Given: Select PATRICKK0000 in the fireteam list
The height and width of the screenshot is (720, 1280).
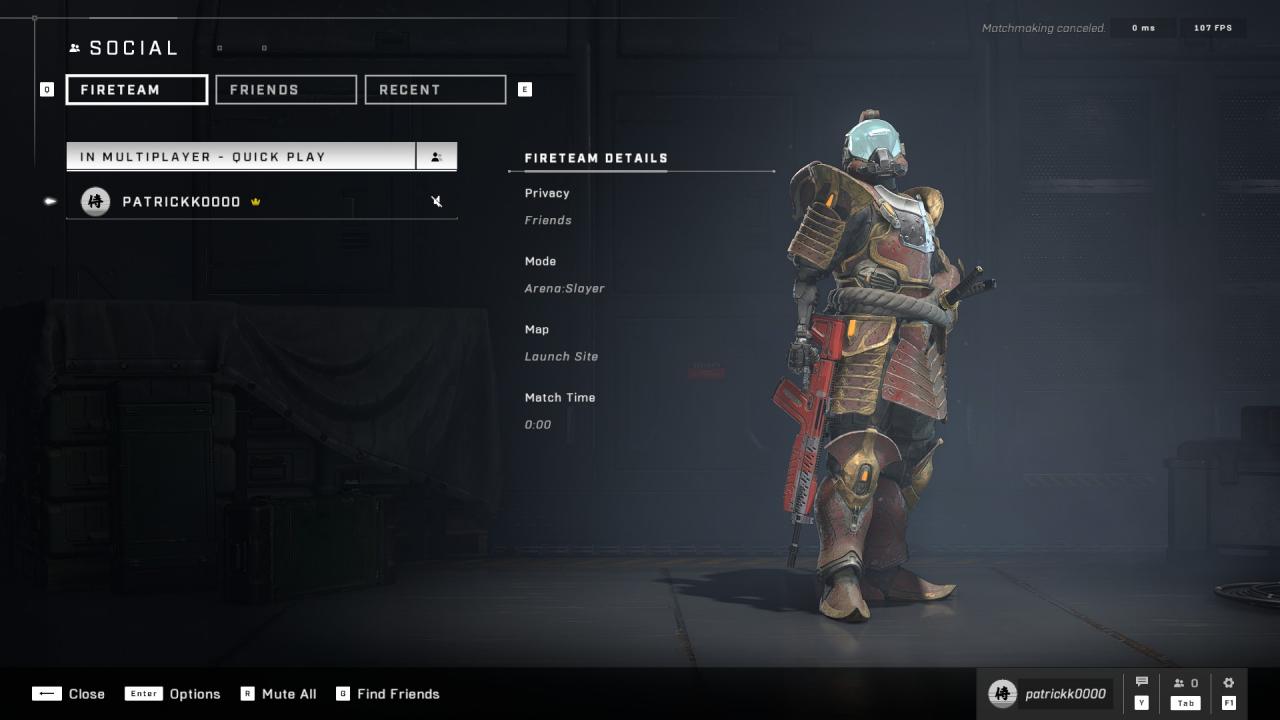Looking at the screenshot, I should (181, 202).
